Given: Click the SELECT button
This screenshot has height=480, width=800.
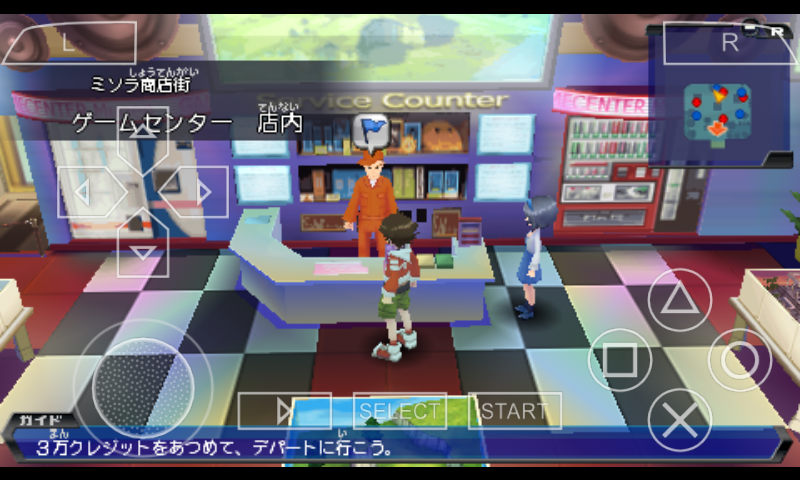Looking at the screenshot, I should pos(400,411).
